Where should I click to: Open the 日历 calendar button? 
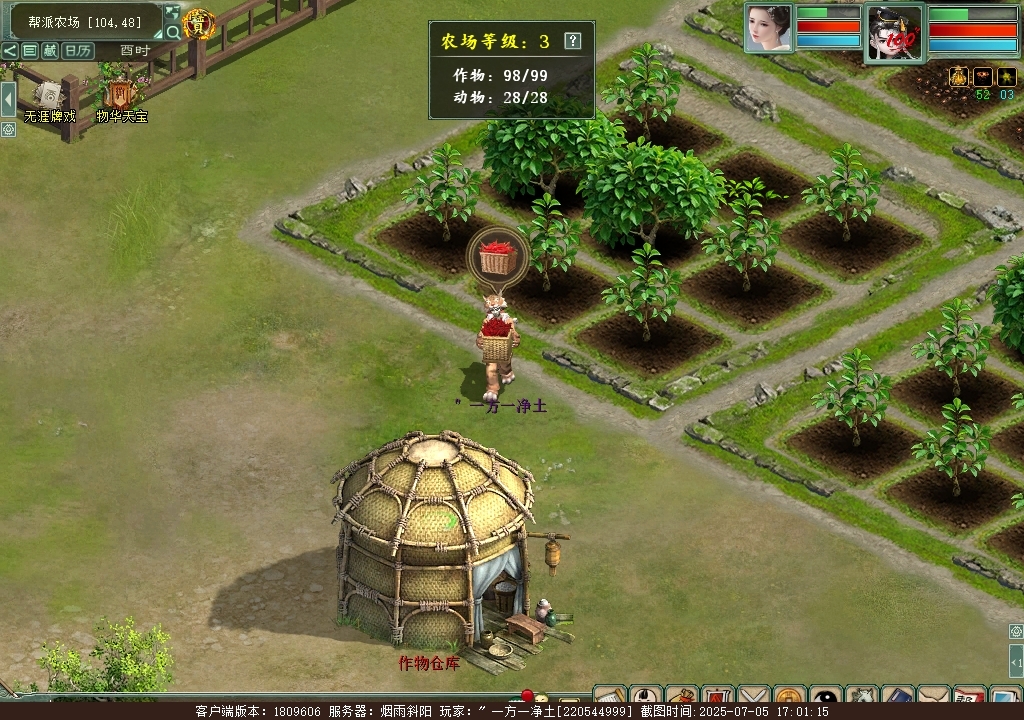tap(77, 51)
